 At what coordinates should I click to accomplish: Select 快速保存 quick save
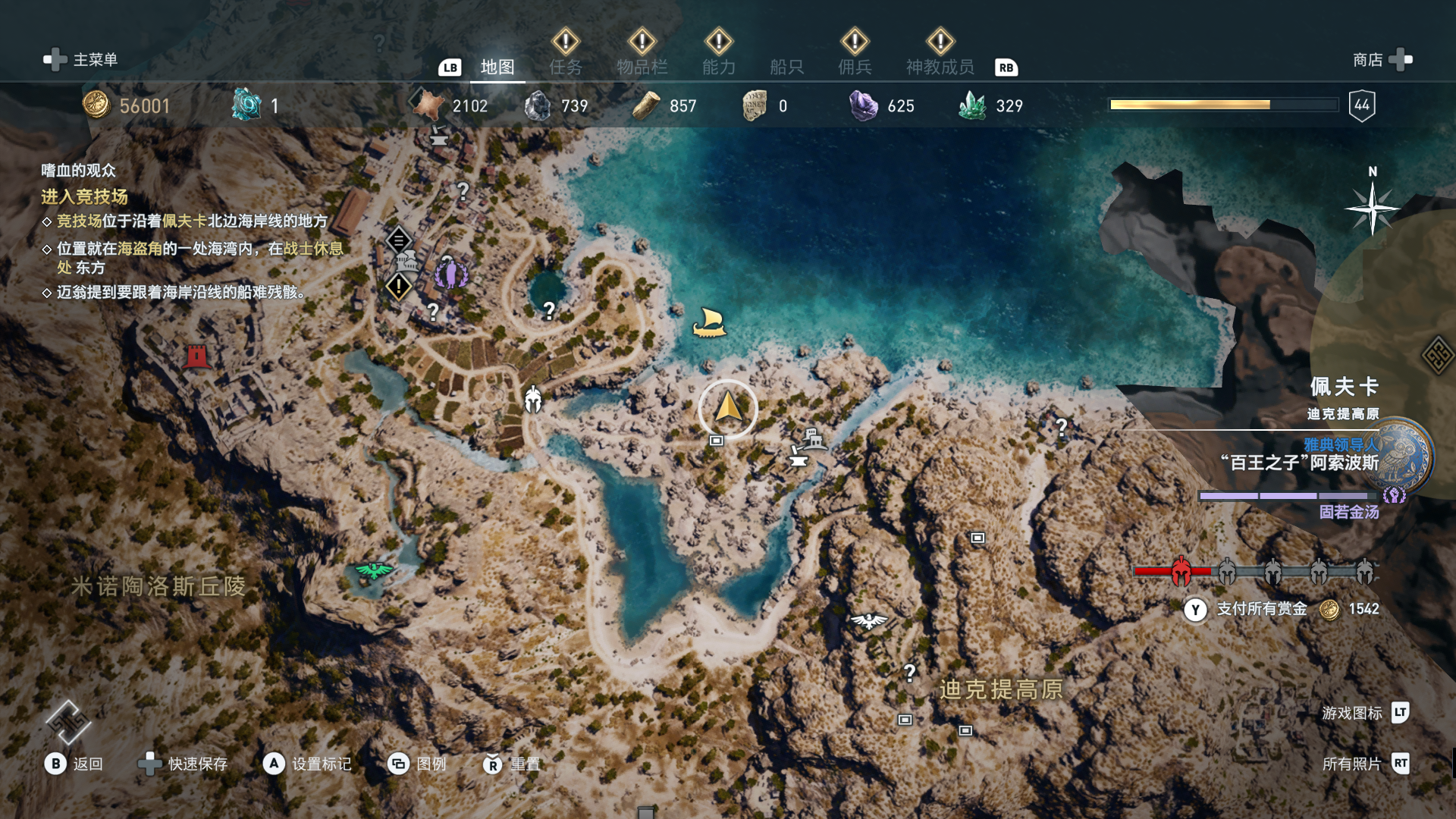point(183,764)
